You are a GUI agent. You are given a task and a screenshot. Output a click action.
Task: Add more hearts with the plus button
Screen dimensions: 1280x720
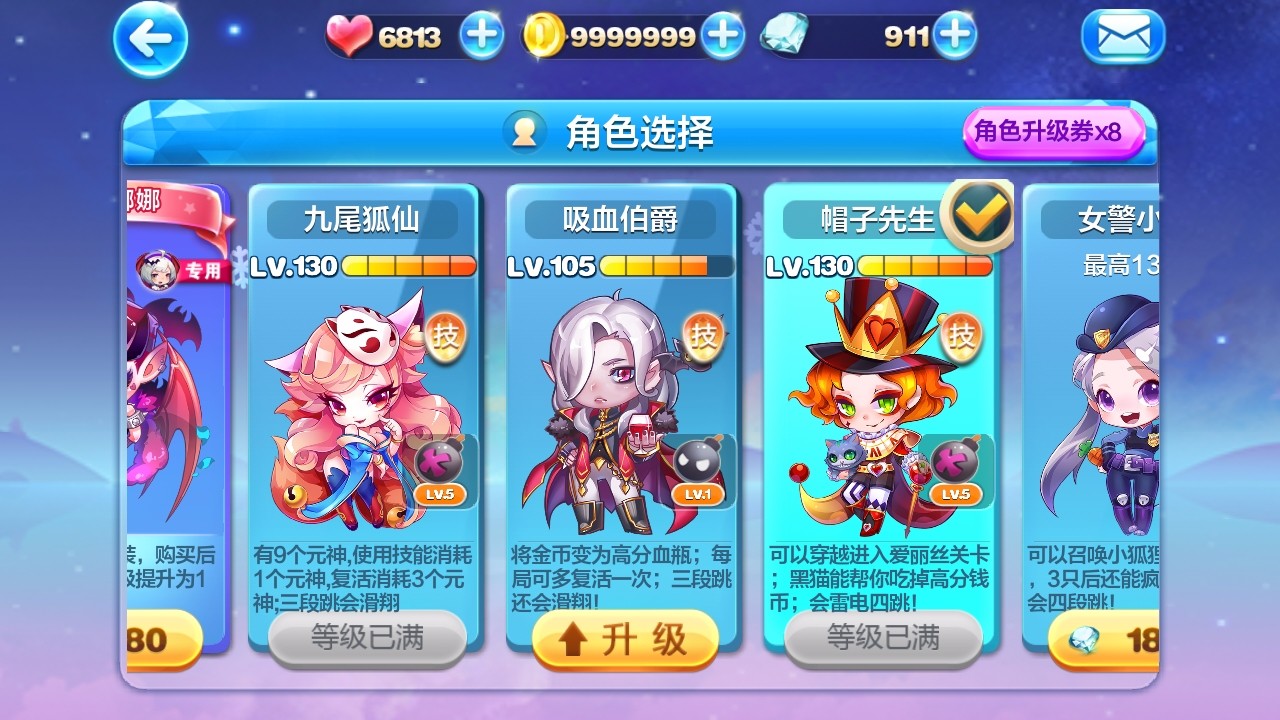pyautogui.click(x=480, y=32)
